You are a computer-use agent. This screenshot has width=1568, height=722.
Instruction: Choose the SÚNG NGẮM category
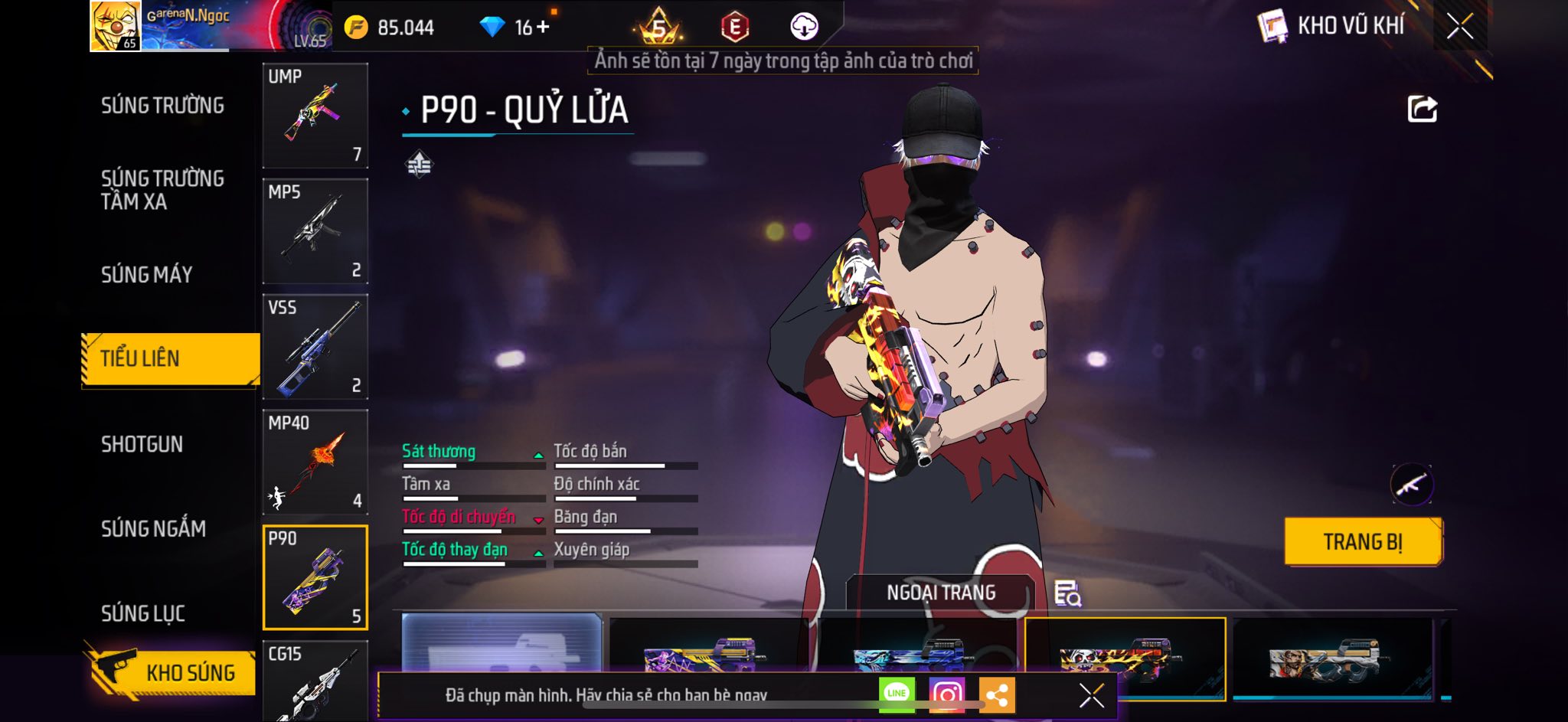153,529
